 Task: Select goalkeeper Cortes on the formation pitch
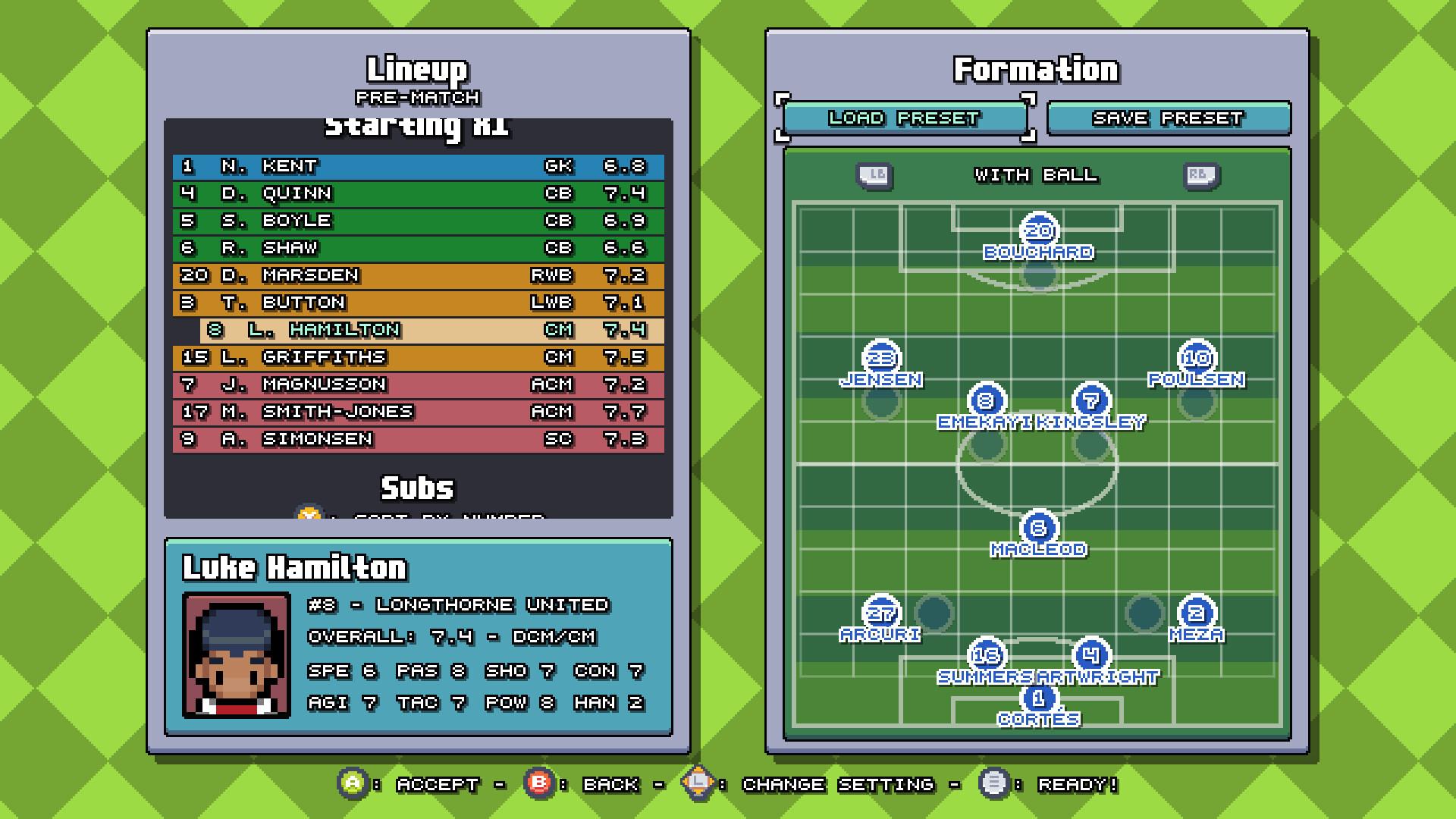1039,698
